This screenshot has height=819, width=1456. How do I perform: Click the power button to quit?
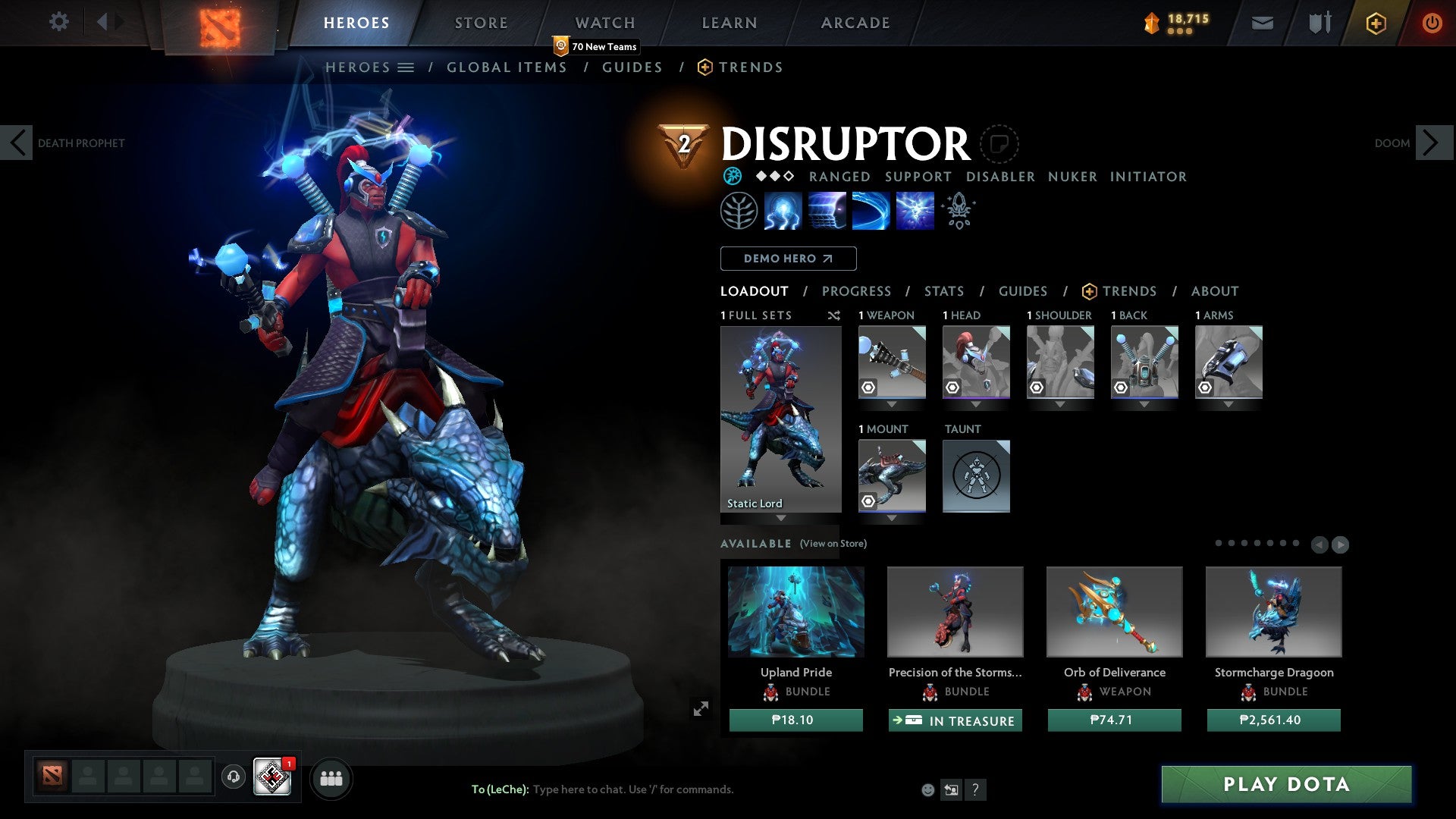click(x=1432, y=23)
